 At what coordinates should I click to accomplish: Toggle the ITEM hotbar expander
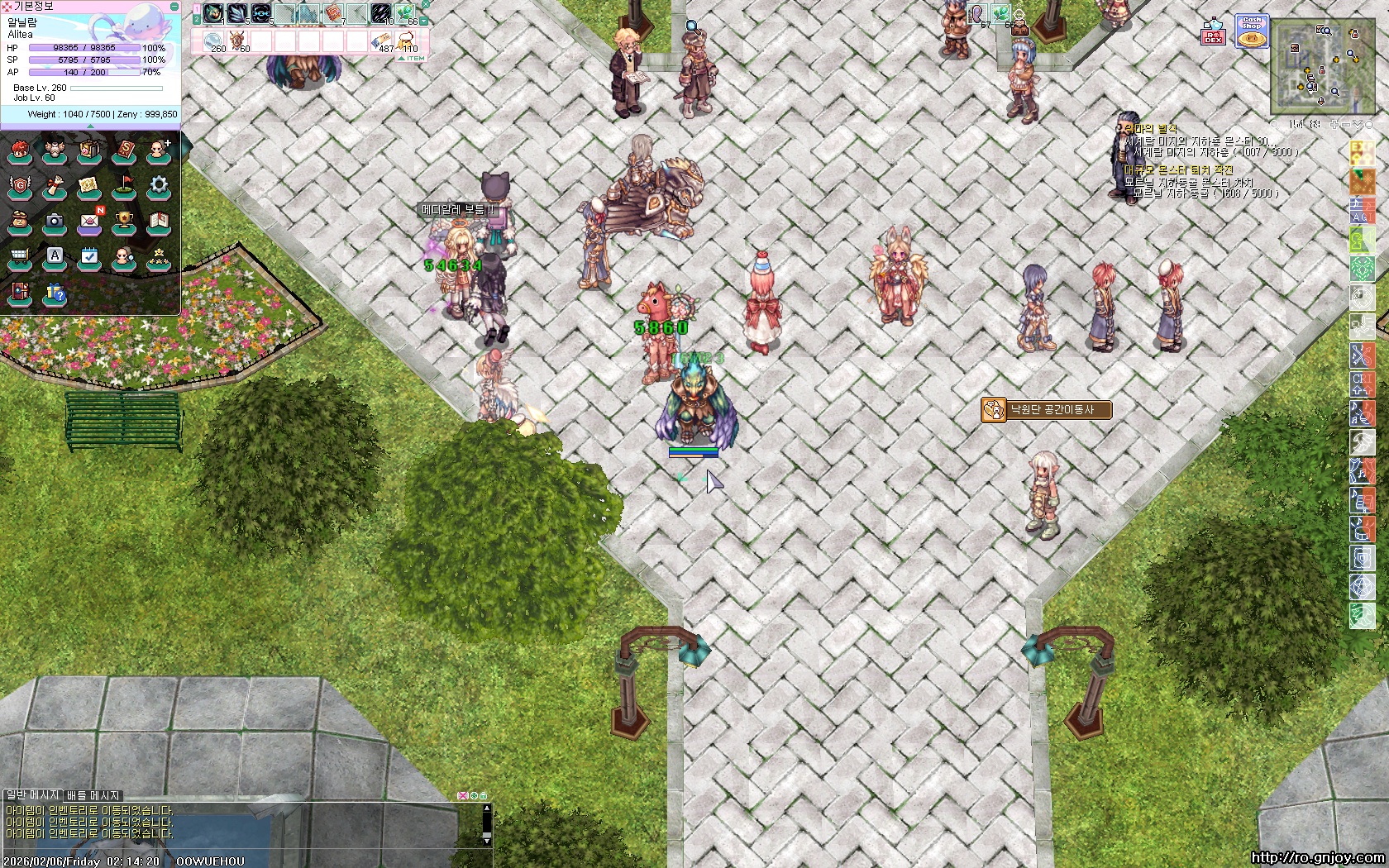[413, 58]
